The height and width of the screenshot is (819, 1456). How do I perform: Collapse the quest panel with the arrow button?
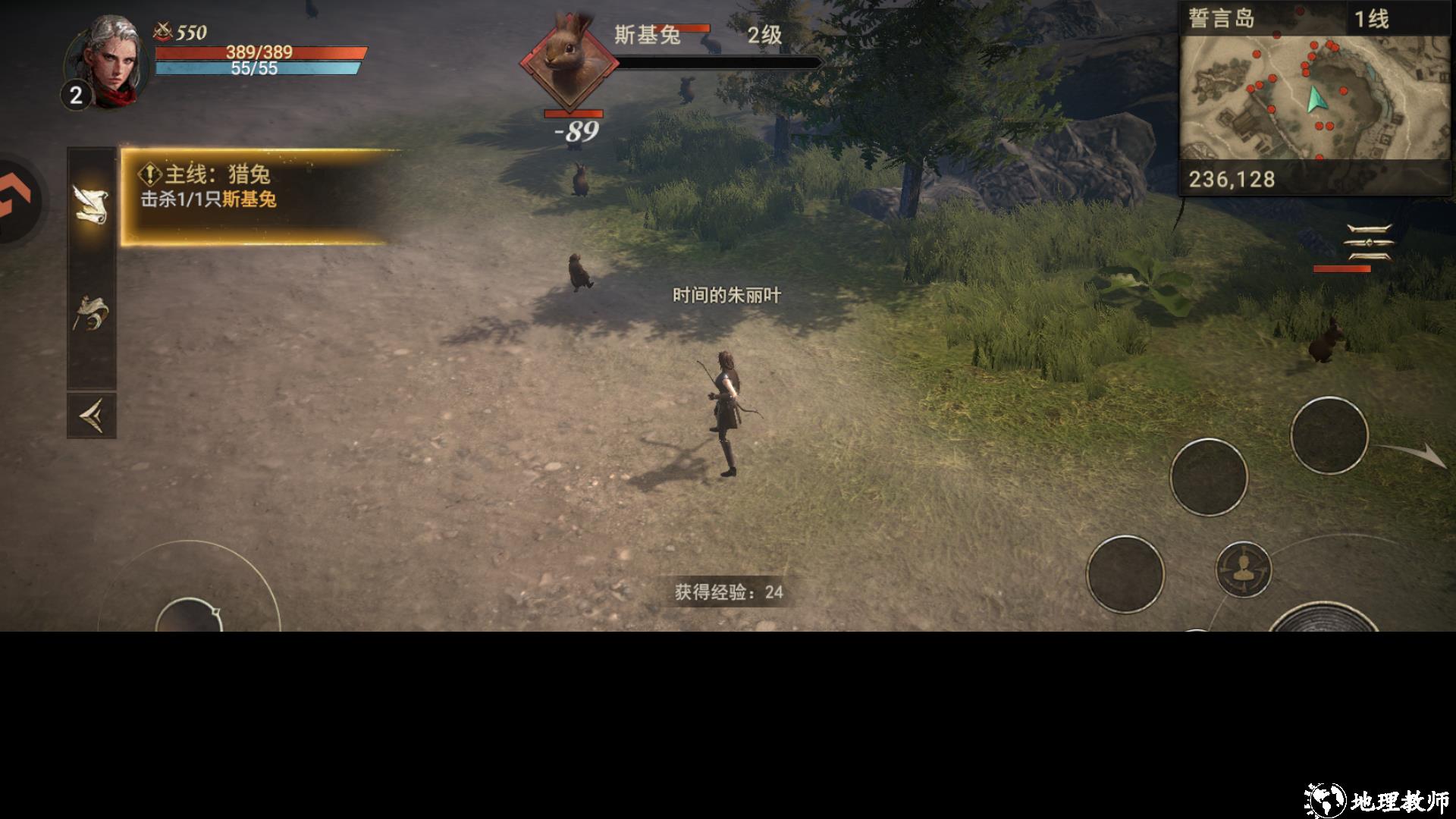click(x=91, y=416)
